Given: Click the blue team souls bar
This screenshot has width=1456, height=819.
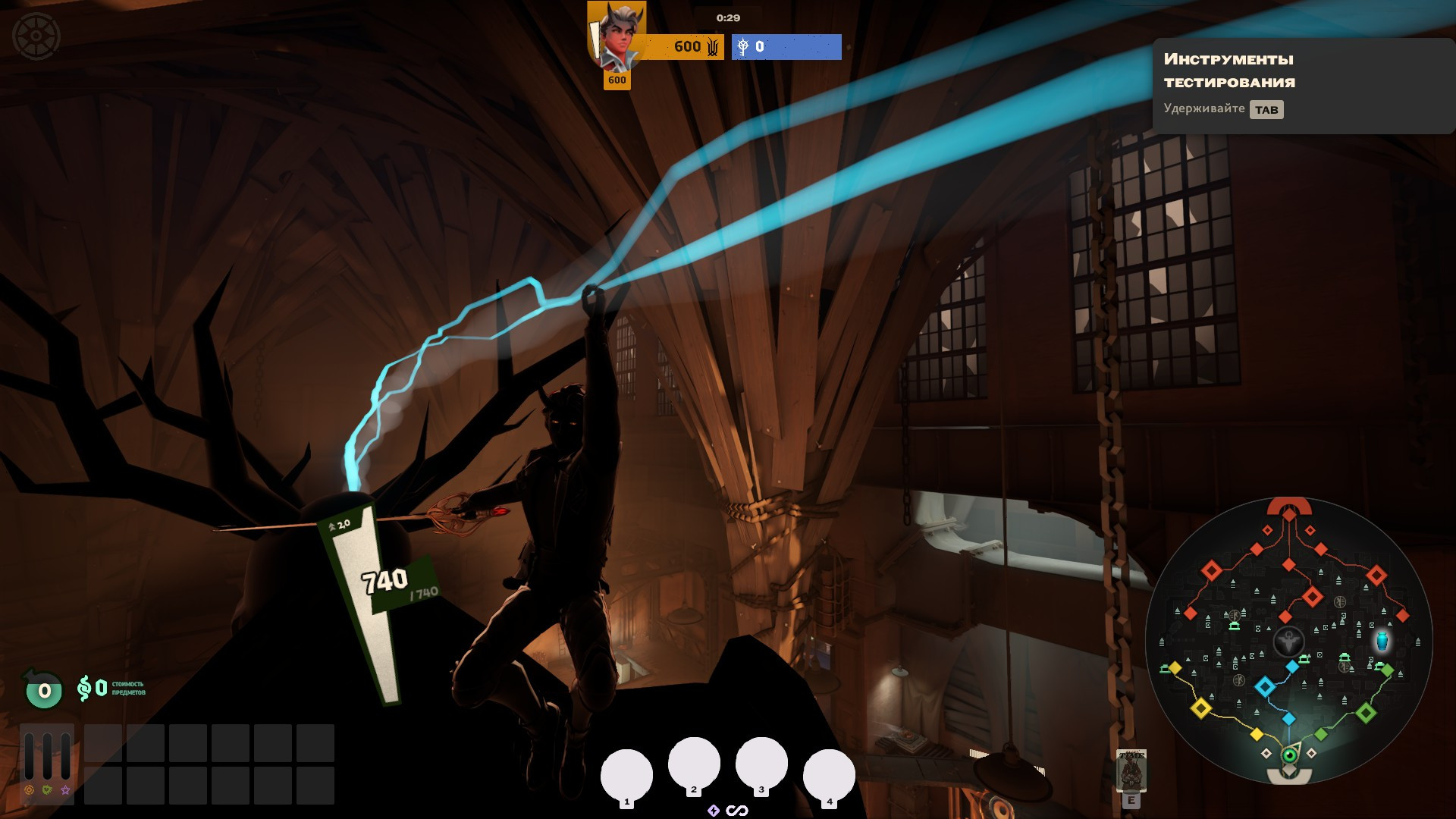Looking at the screenshot, I should pyautogui.click(x=786, y=47).
